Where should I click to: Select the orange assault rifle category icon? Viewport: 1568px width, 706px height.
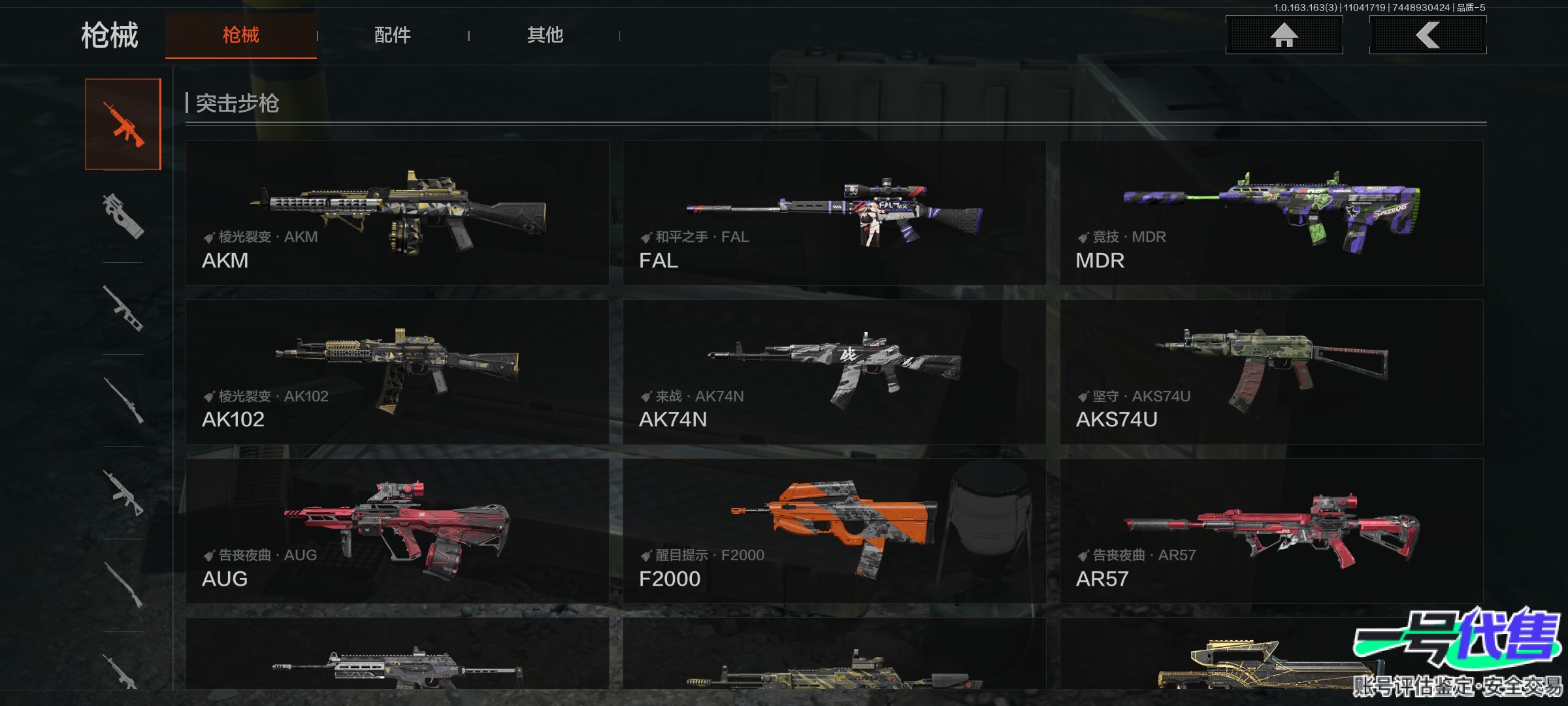pos(123,124)
